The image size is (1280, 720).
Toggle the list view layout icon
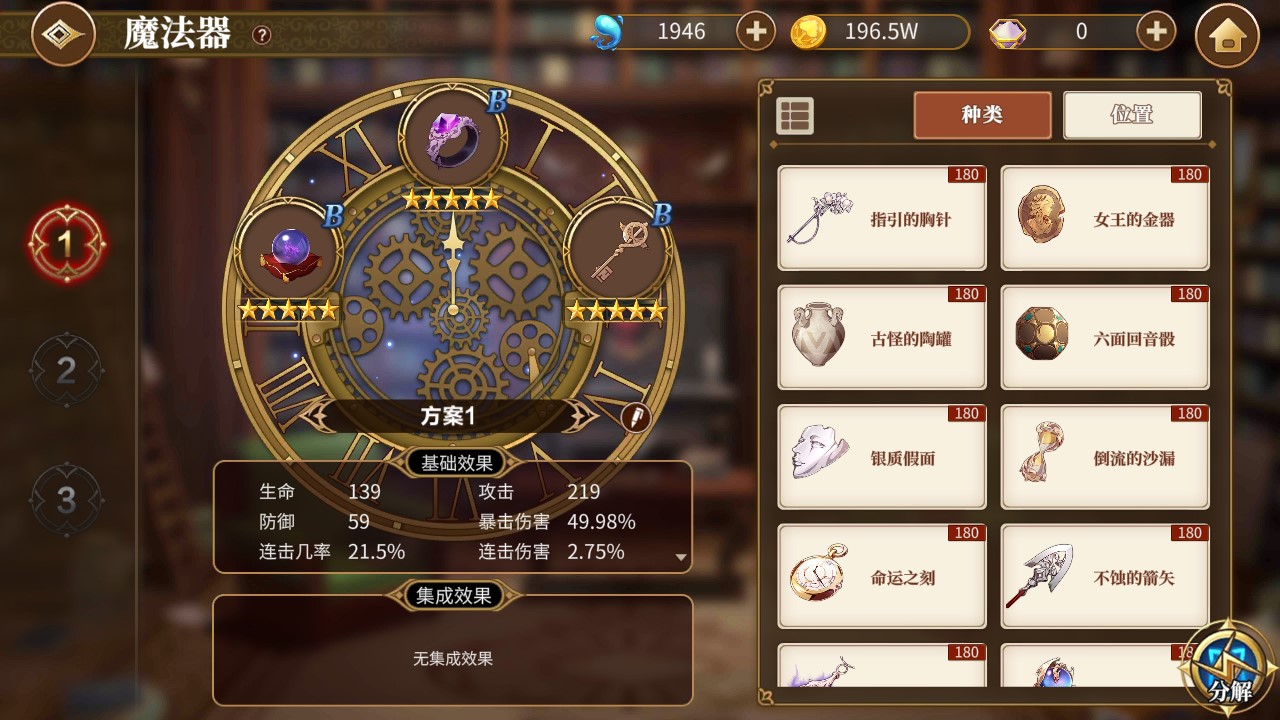795,116
